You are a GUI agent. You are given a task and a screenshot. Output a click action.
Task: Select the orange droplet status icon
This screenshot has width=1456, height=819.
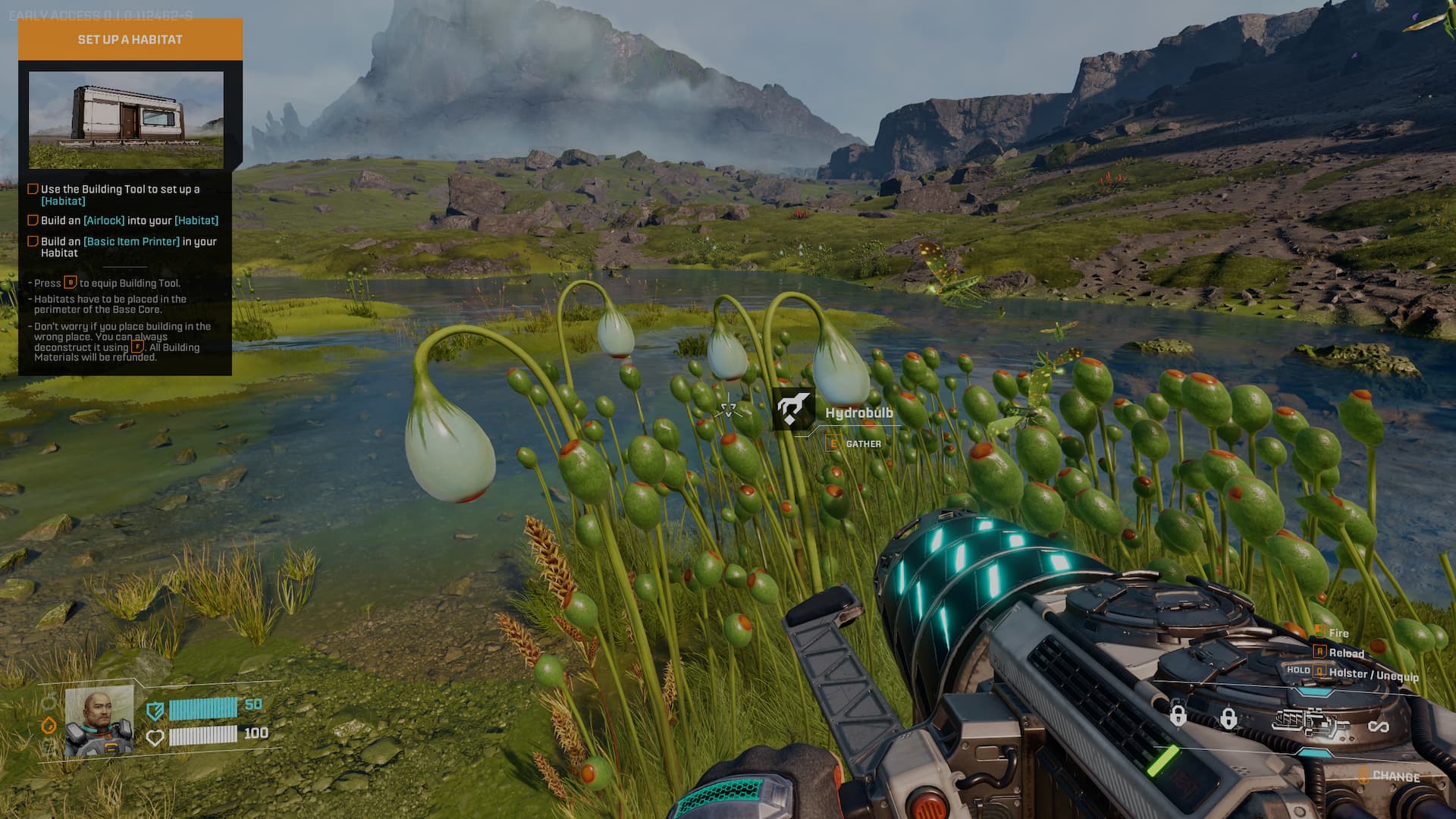[x=49, y=725]
